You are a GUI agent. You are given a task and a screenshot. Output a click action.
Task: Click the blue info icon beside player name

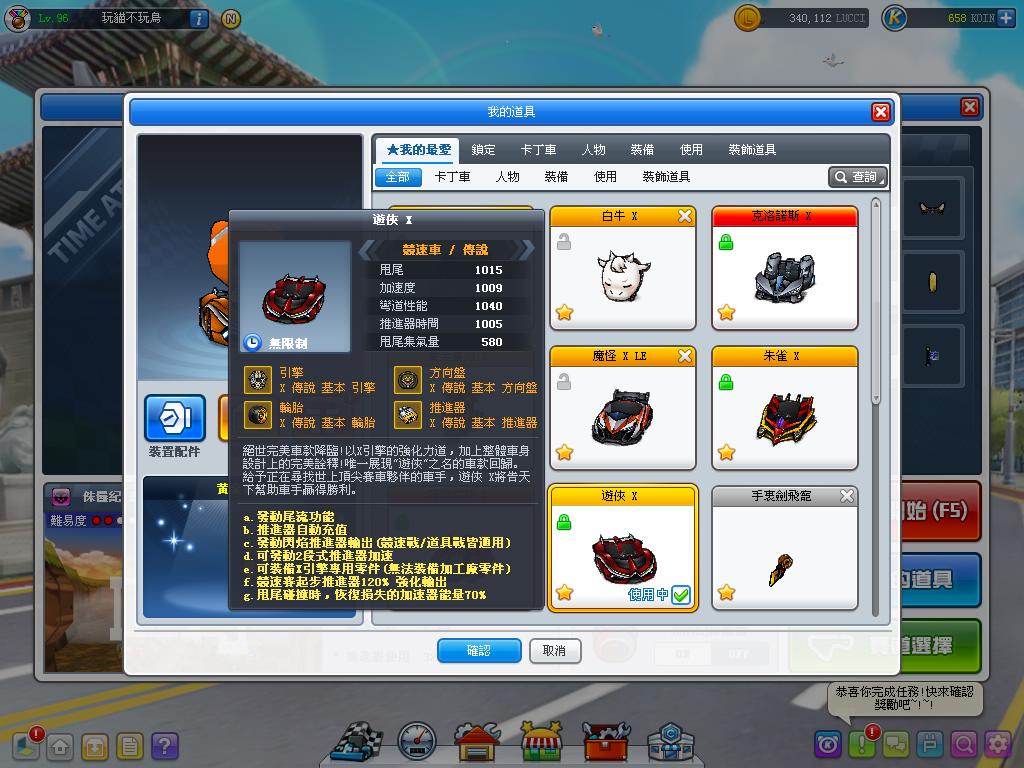click(x=198, y=18)
